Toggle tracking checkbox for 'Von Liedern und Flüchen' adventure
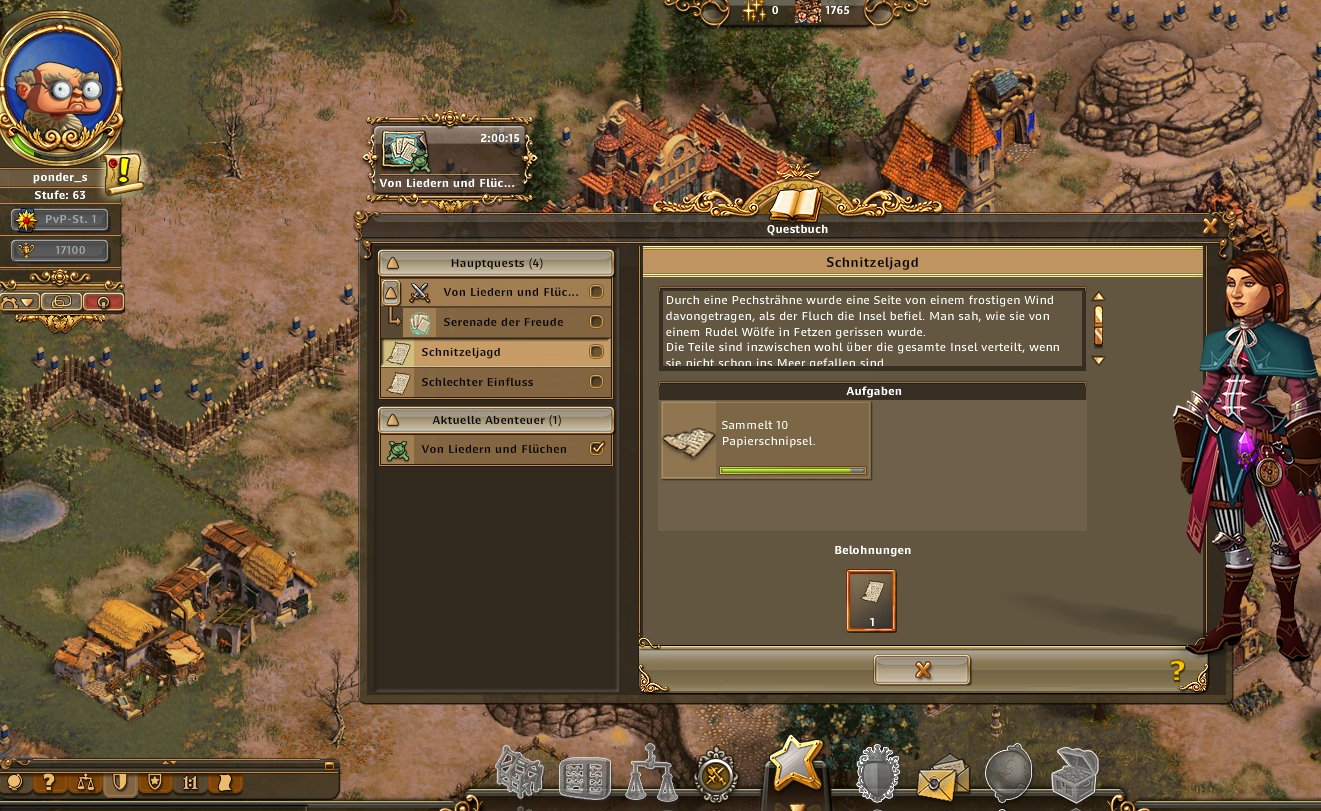1321x811 pixels. coord(597,450)
